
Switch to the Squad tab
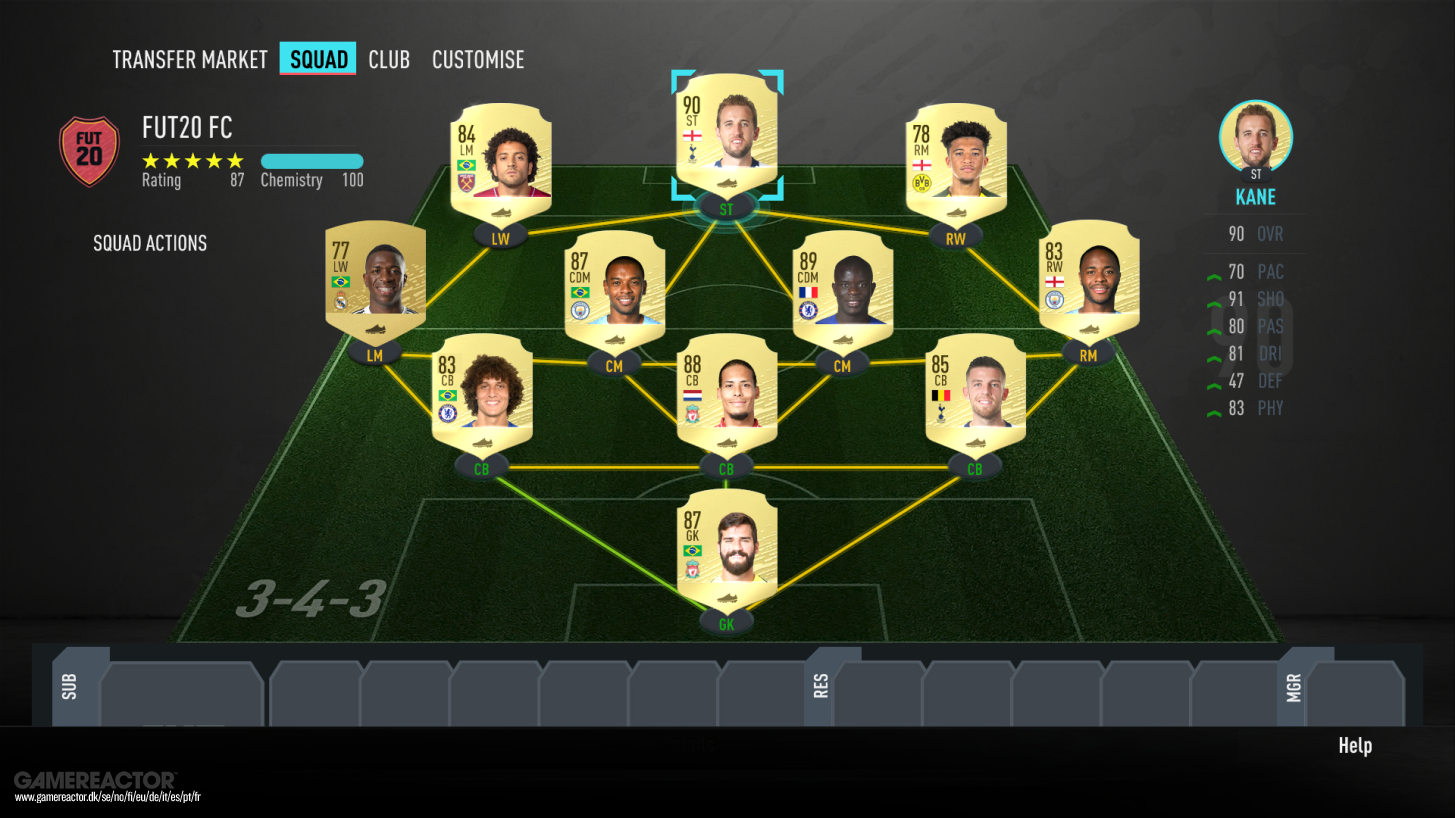pyautogui.click(x=318, y=60)
